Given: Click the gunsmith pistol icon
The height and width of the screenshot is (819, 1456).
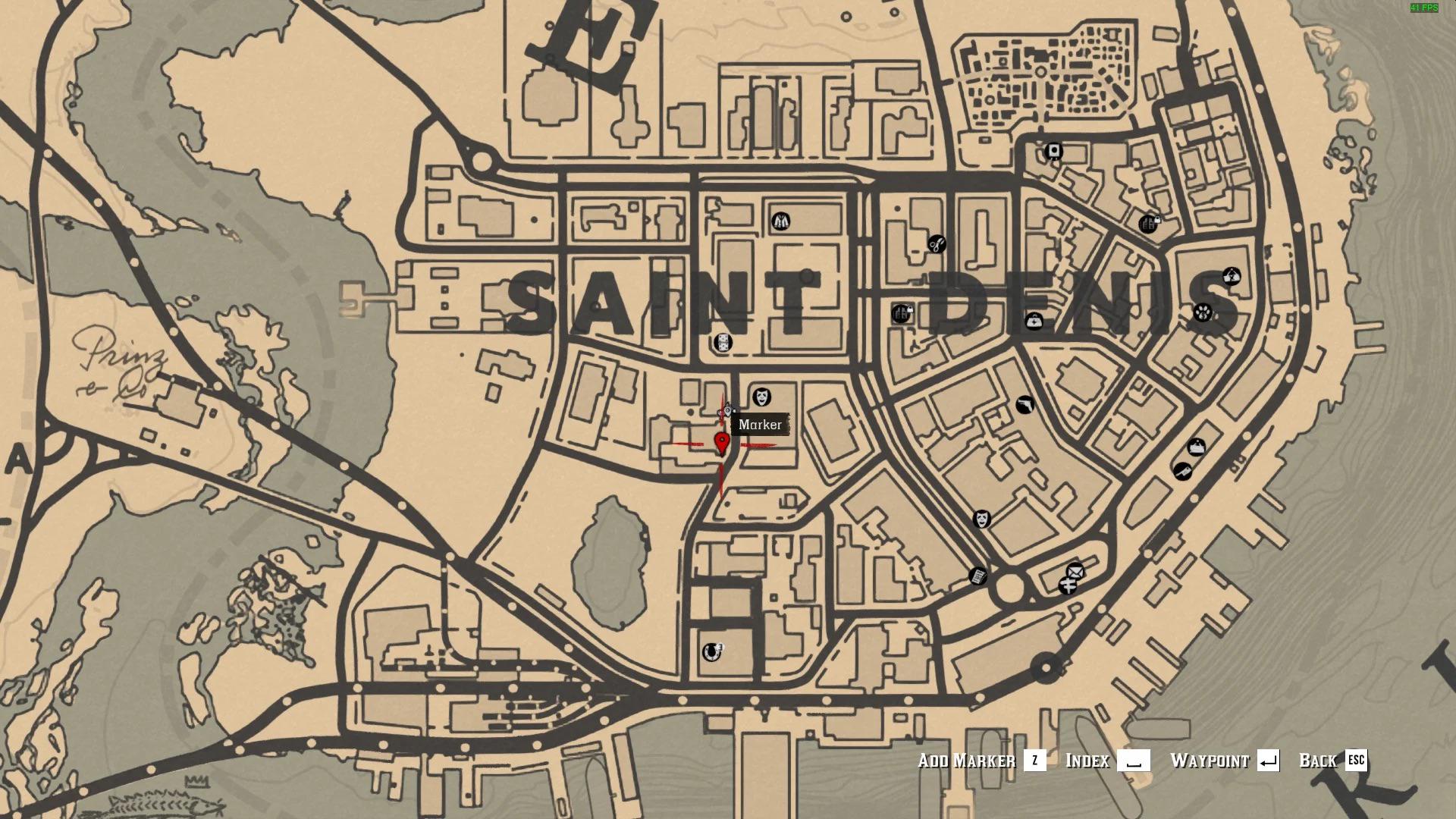Looking at the screenshot, I should click(1025, 405).
